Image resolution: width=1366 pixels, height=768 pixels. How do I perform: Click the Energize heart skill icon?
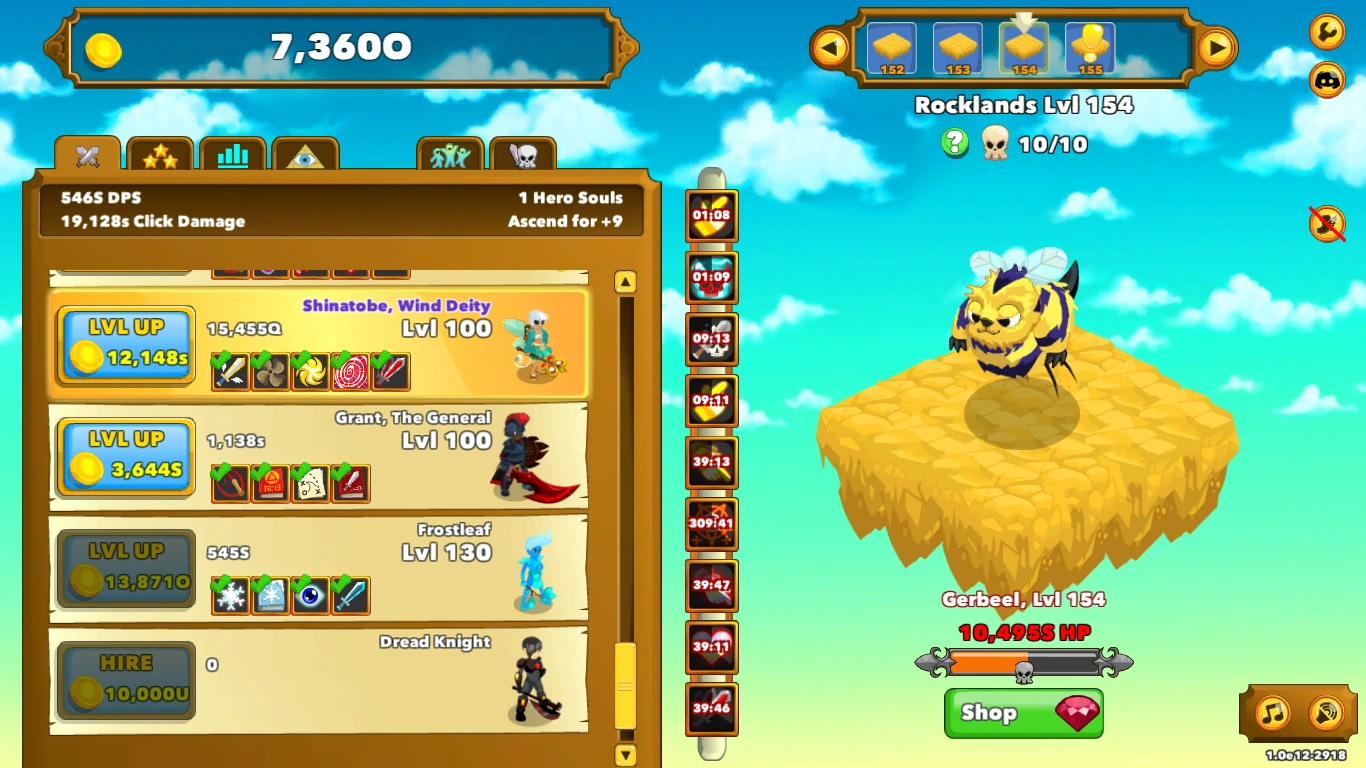point(714,647)
